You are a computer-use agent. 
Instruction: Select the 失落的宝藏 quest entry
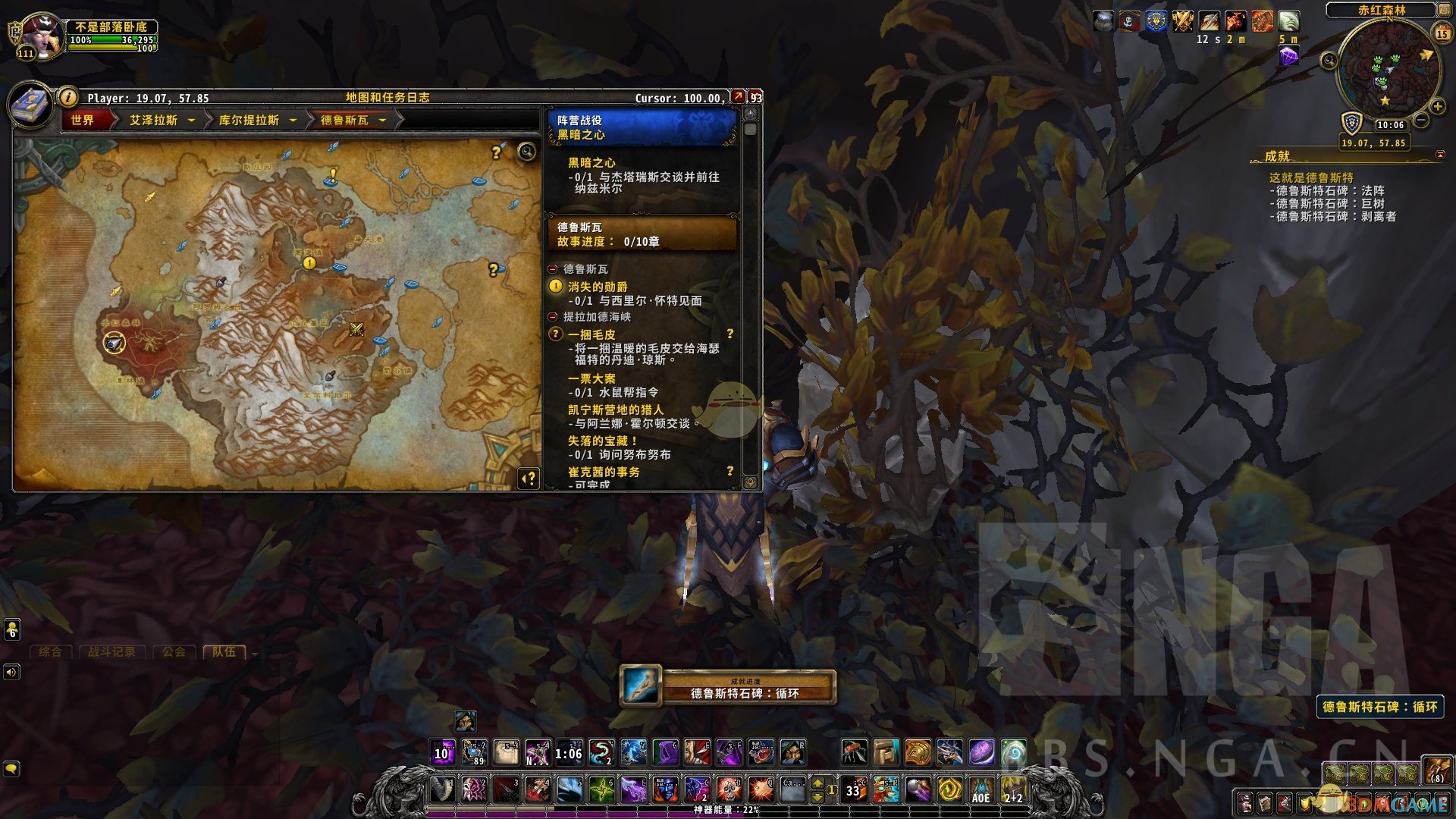pos(602,441)
